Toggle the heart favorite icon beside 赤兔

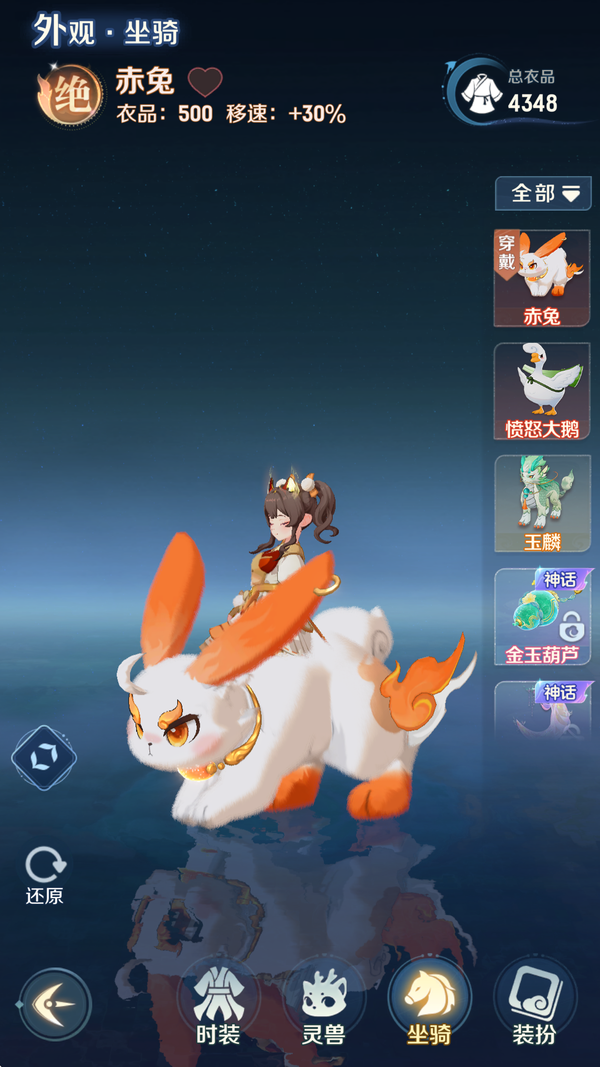click(205, 81)
